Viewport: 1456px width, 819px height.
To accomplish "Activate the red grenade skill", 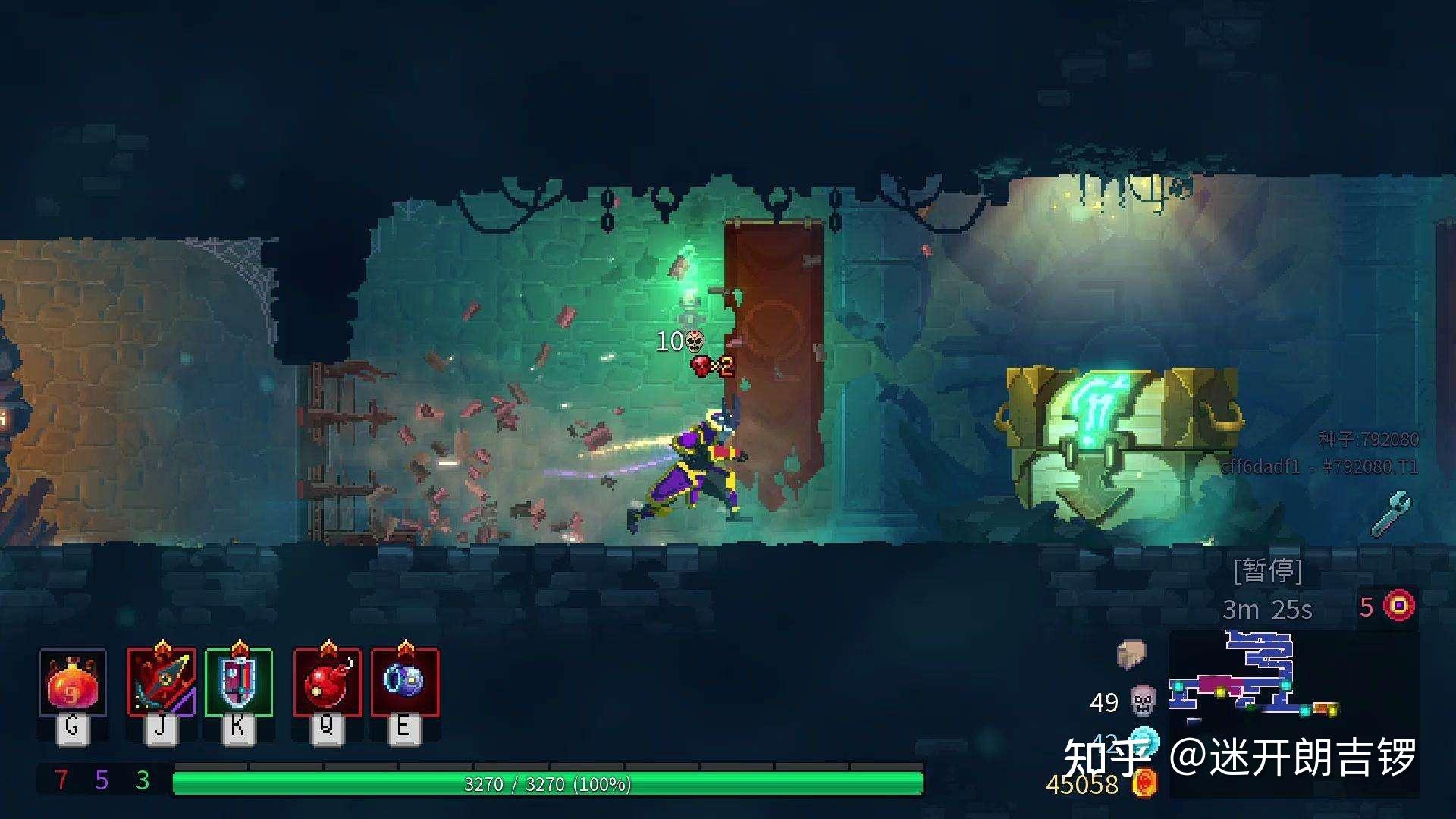I will point(327,682).
